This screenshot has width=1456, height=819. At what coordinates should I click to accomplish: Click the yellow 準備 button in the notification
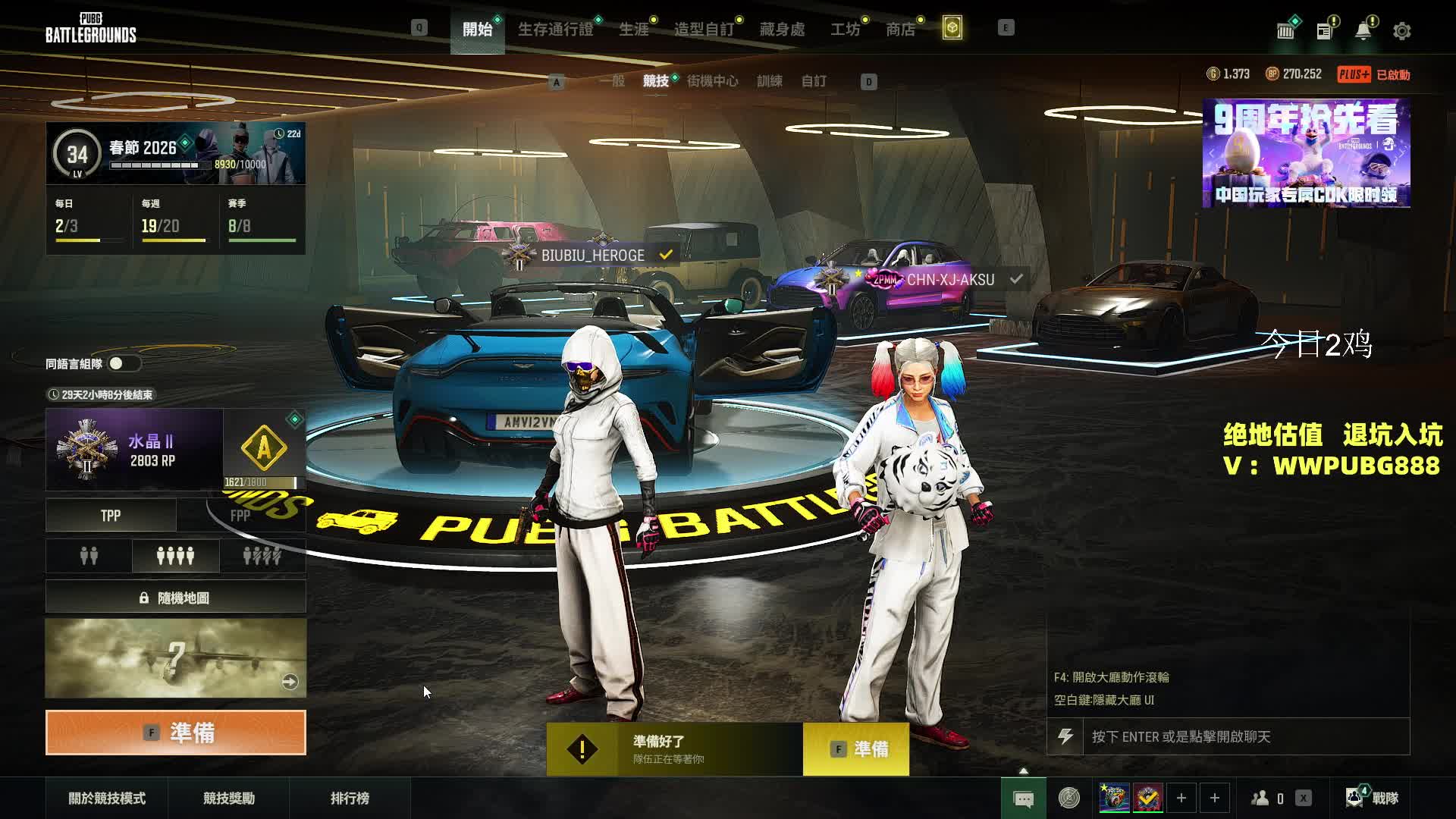[856, 749]
